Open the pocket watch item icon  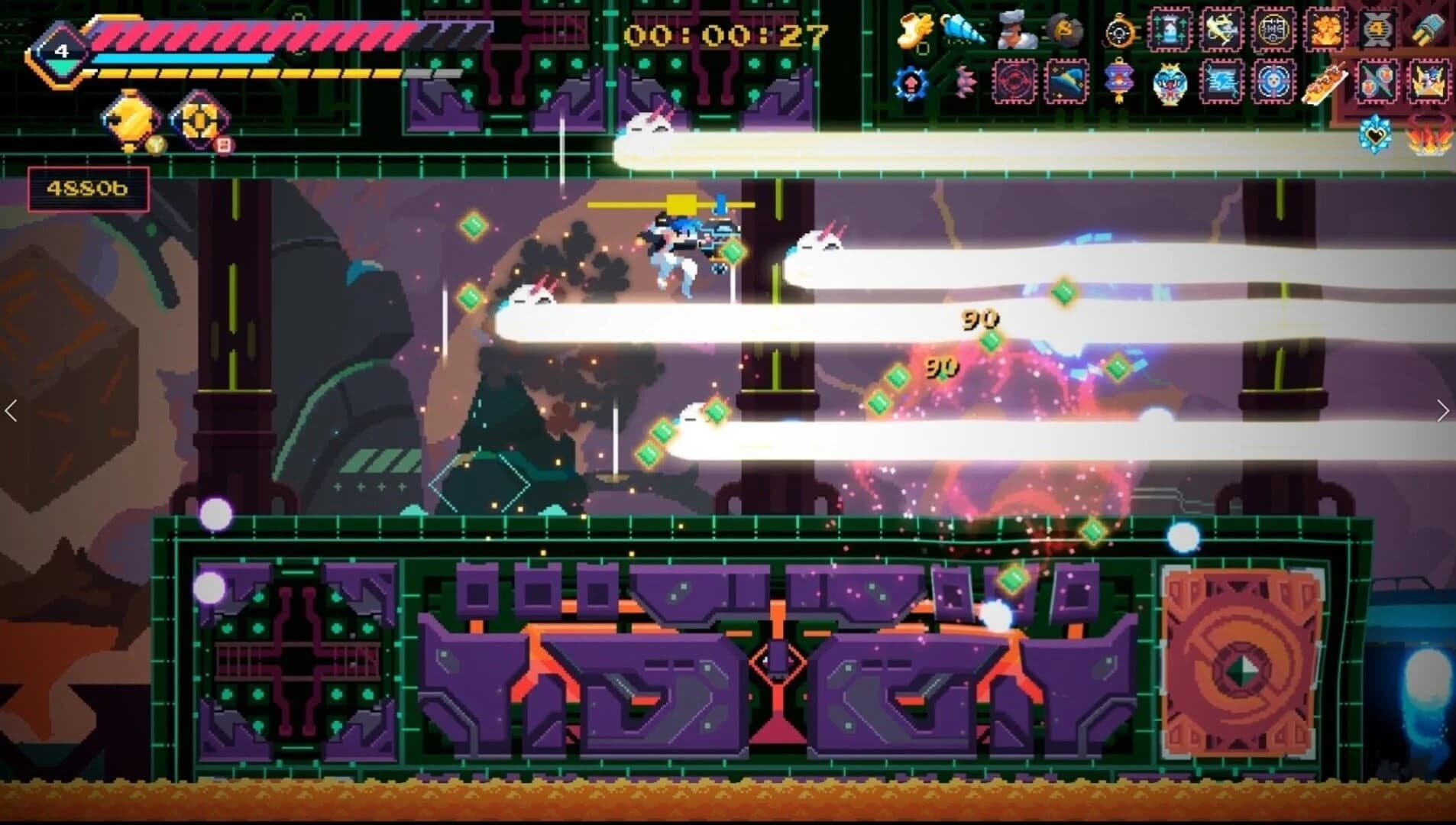coord(1121,32)
